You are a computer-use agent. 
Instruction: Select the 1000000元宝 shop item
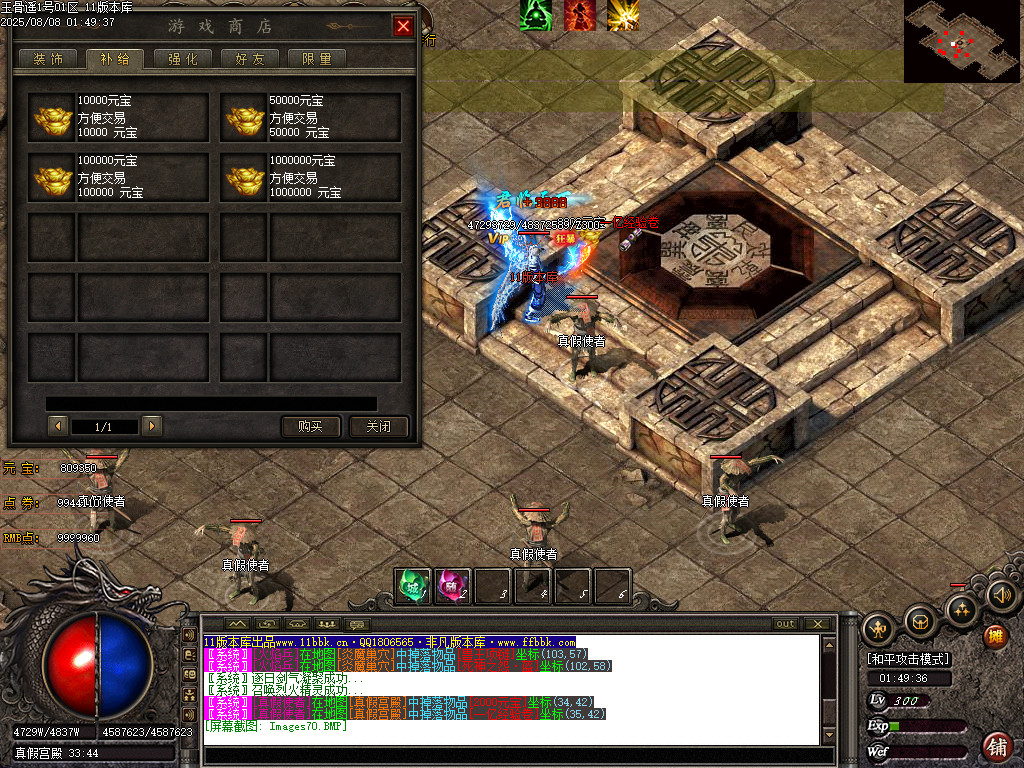tap(310, 177)
